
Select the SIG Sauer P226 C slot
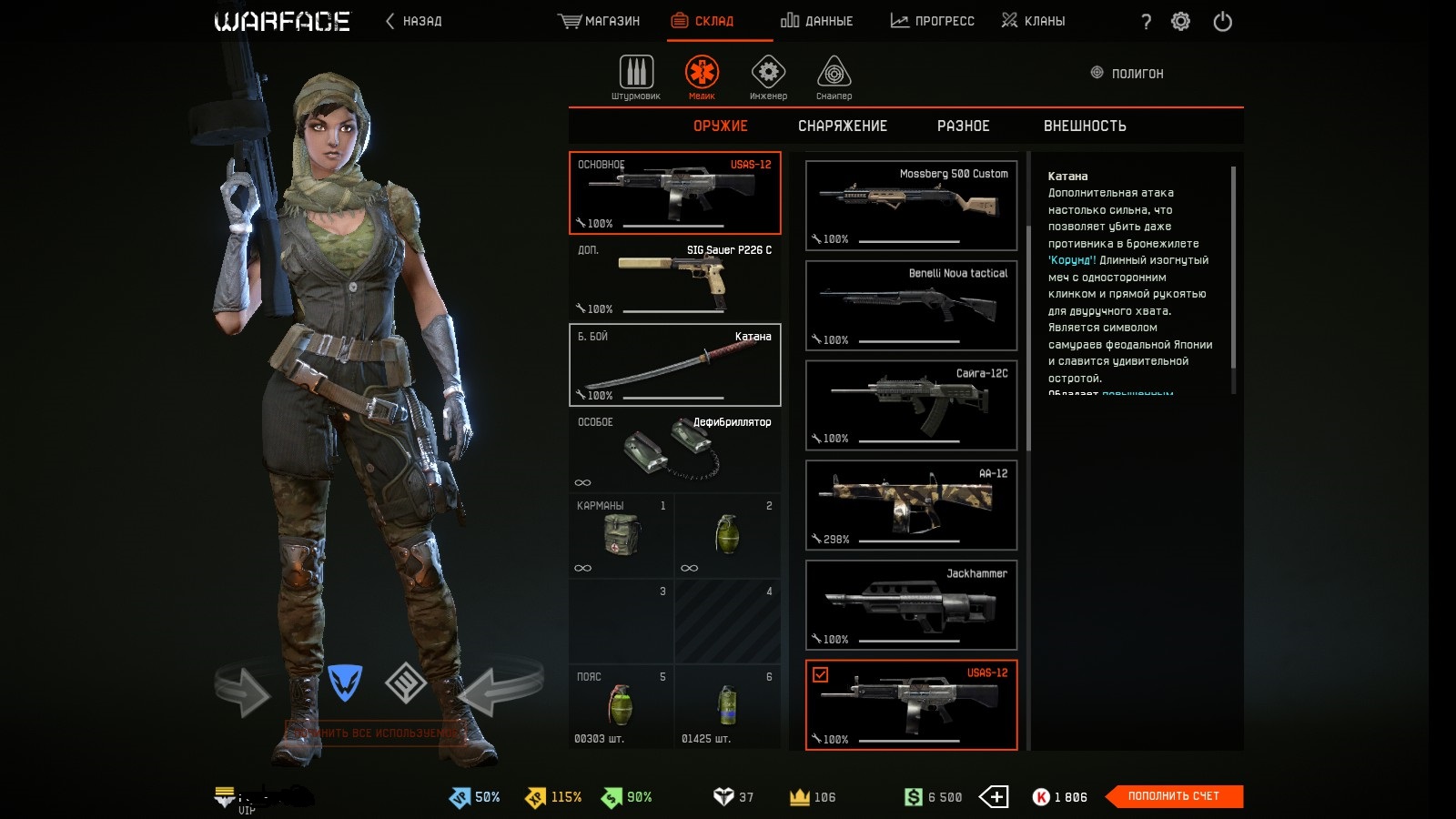[674, 278]
